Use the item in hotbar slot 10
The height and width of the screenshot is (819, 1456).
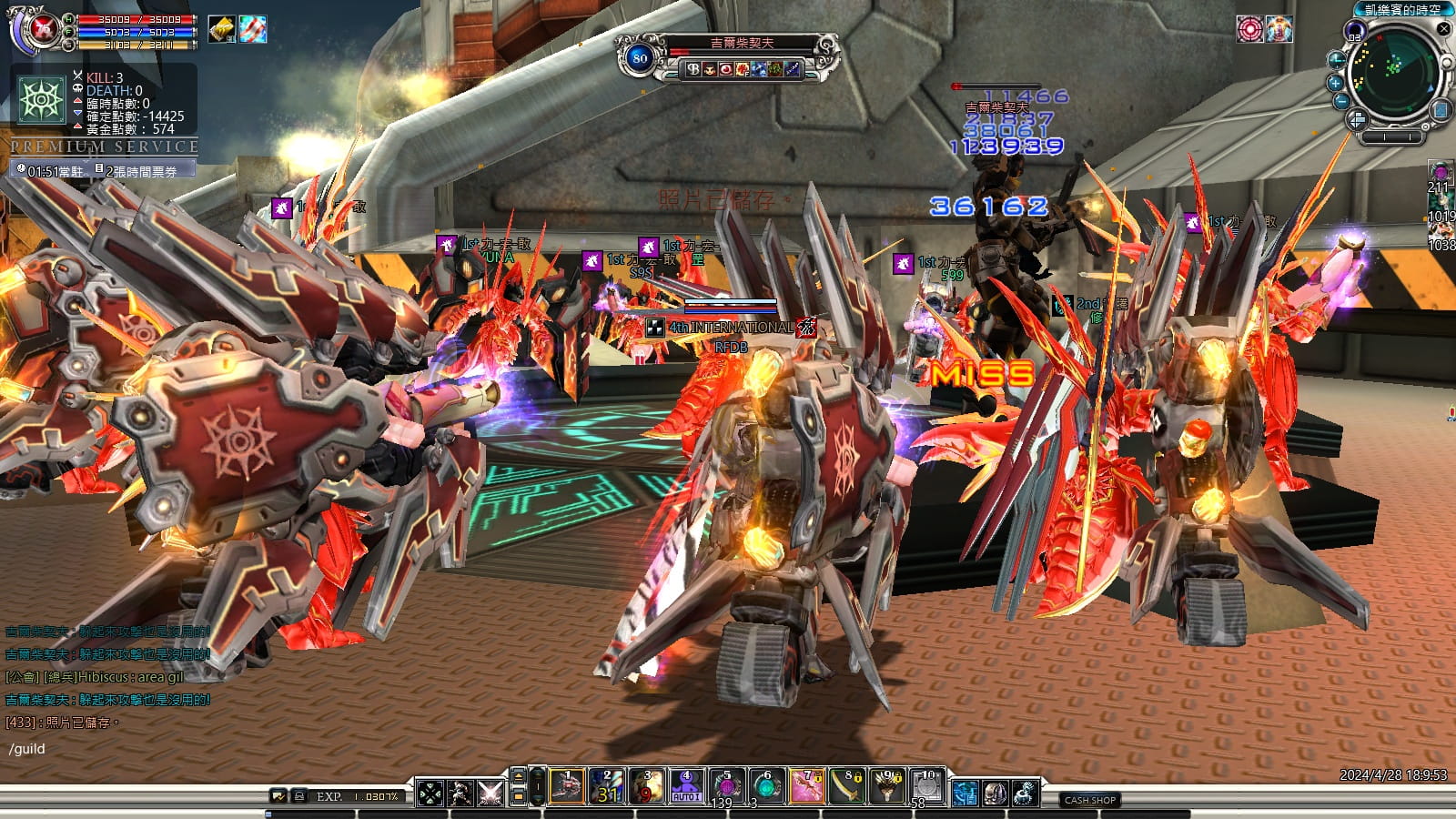[x=927, y=787]
